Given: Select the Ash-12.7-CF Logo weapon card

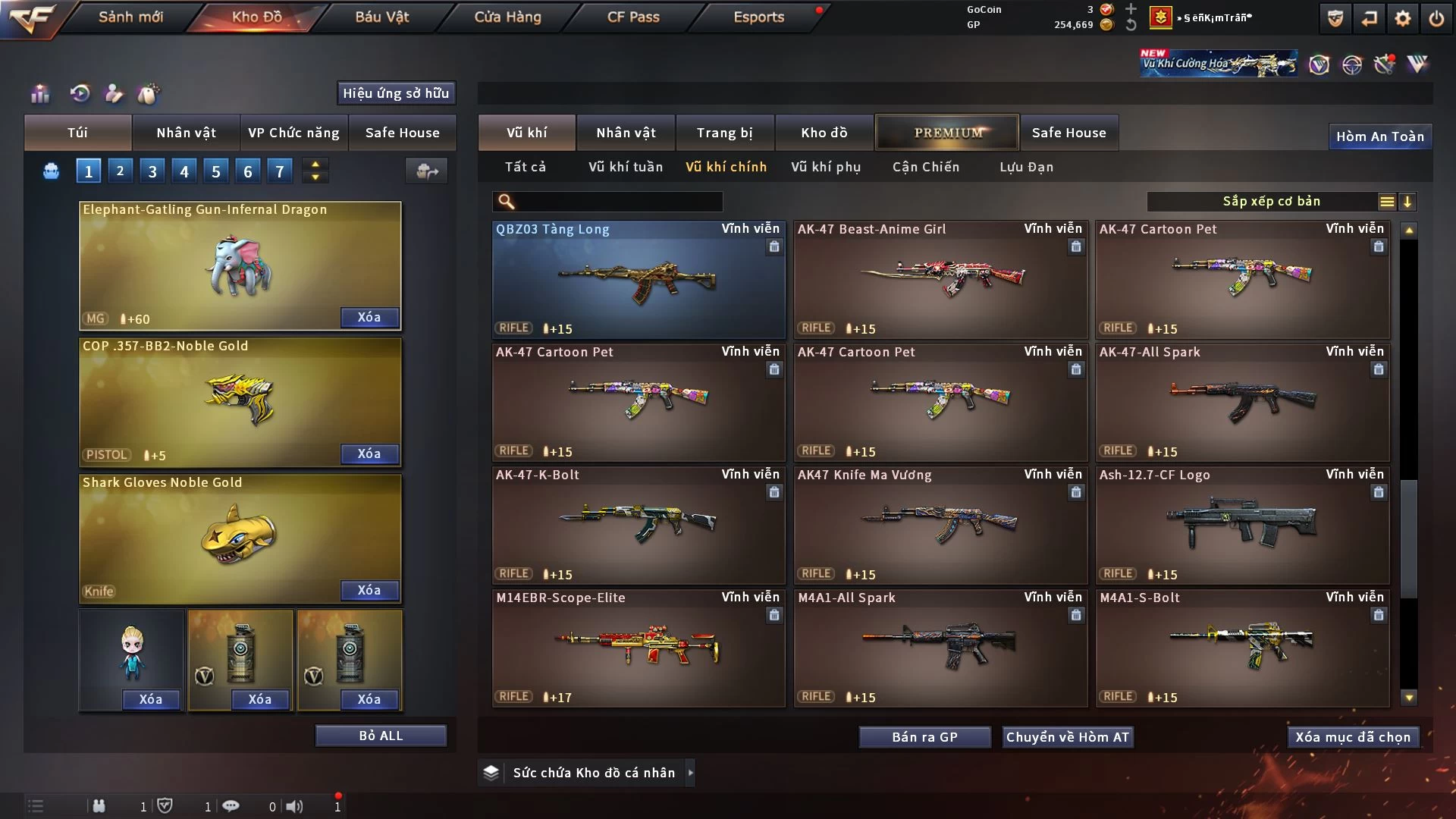Looking at the screenshot, I should [x=1241, y=525].
